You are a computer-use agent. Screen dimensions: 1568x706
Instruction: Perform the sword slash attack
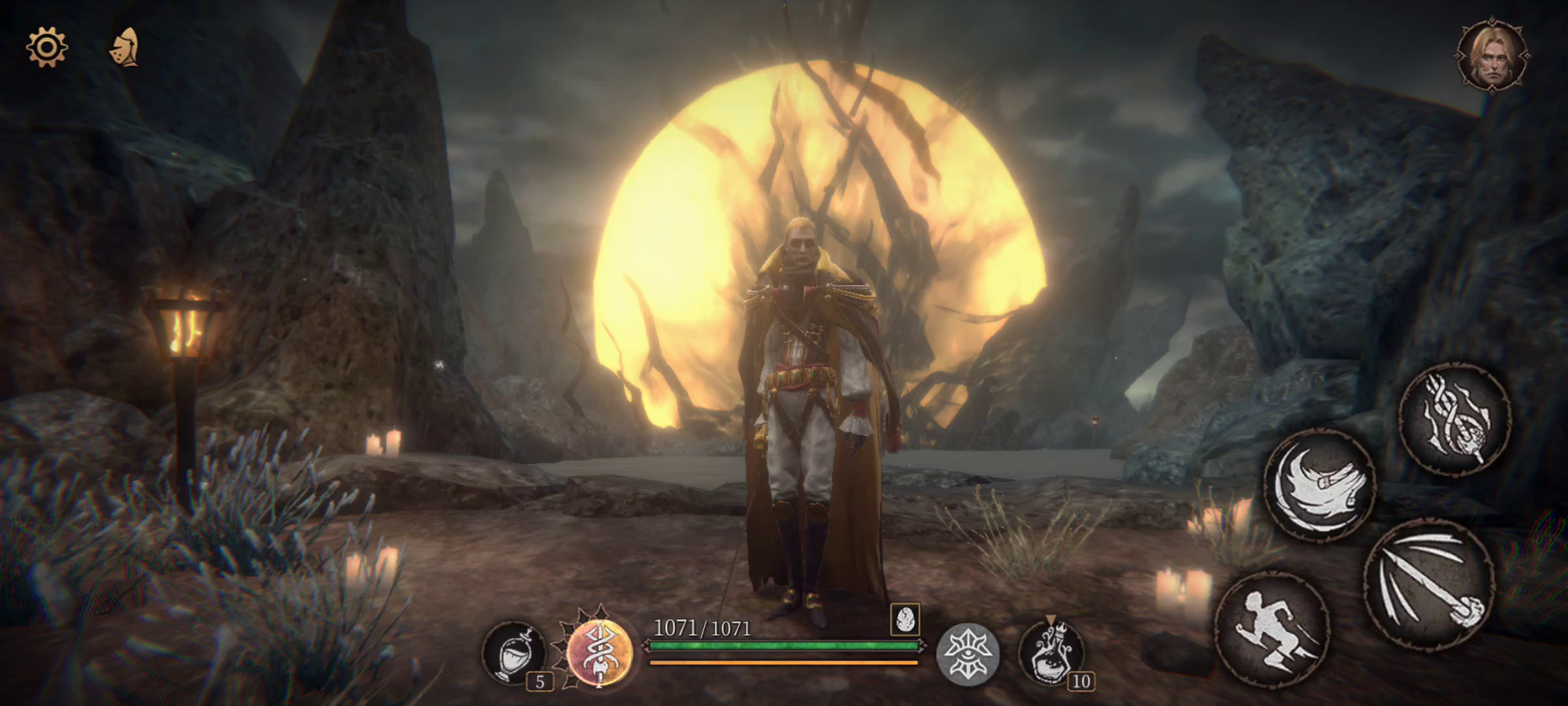click(1429, 584)
